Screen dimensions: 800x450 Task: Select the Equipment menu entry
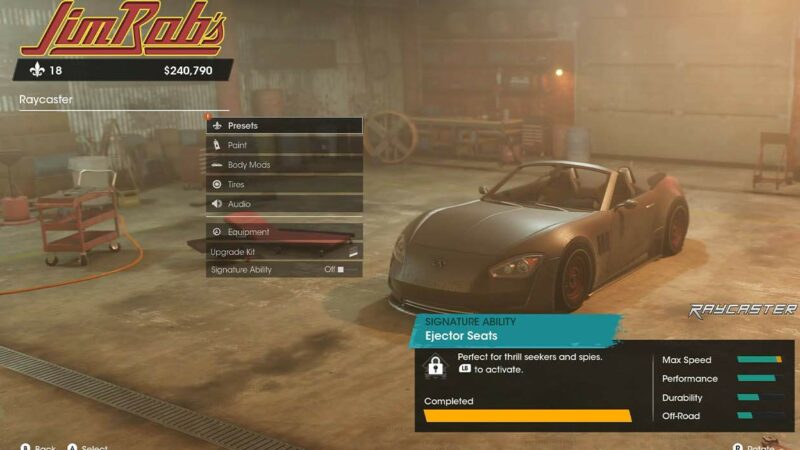click(x=283, y=231)
